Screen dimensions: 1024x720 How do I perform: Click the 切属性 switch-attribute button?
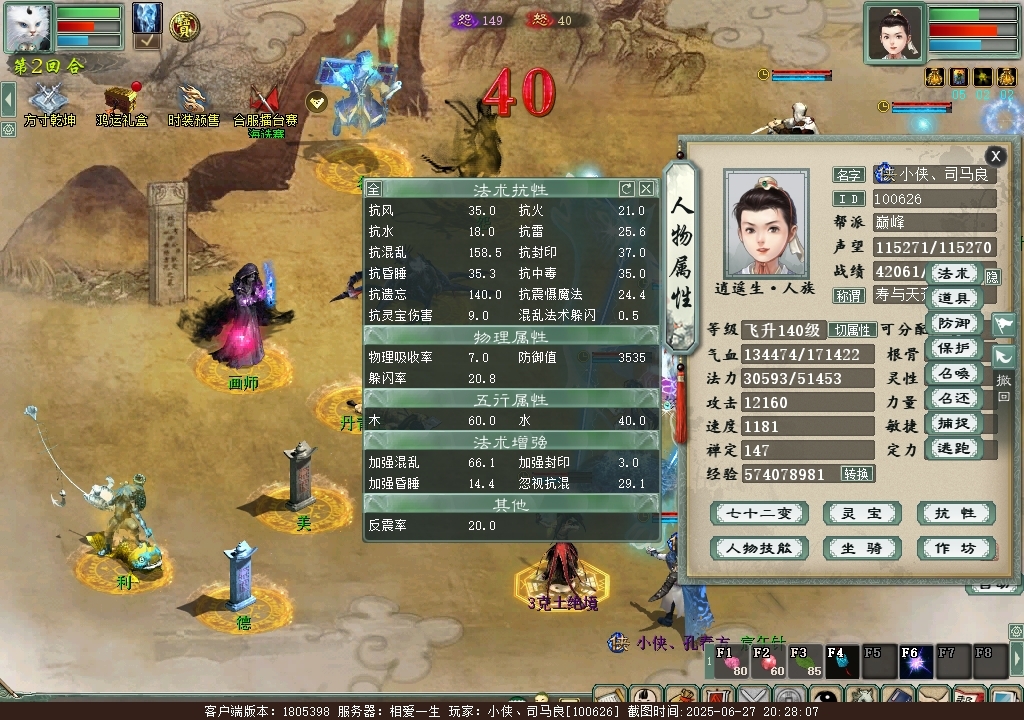(853, 330)
